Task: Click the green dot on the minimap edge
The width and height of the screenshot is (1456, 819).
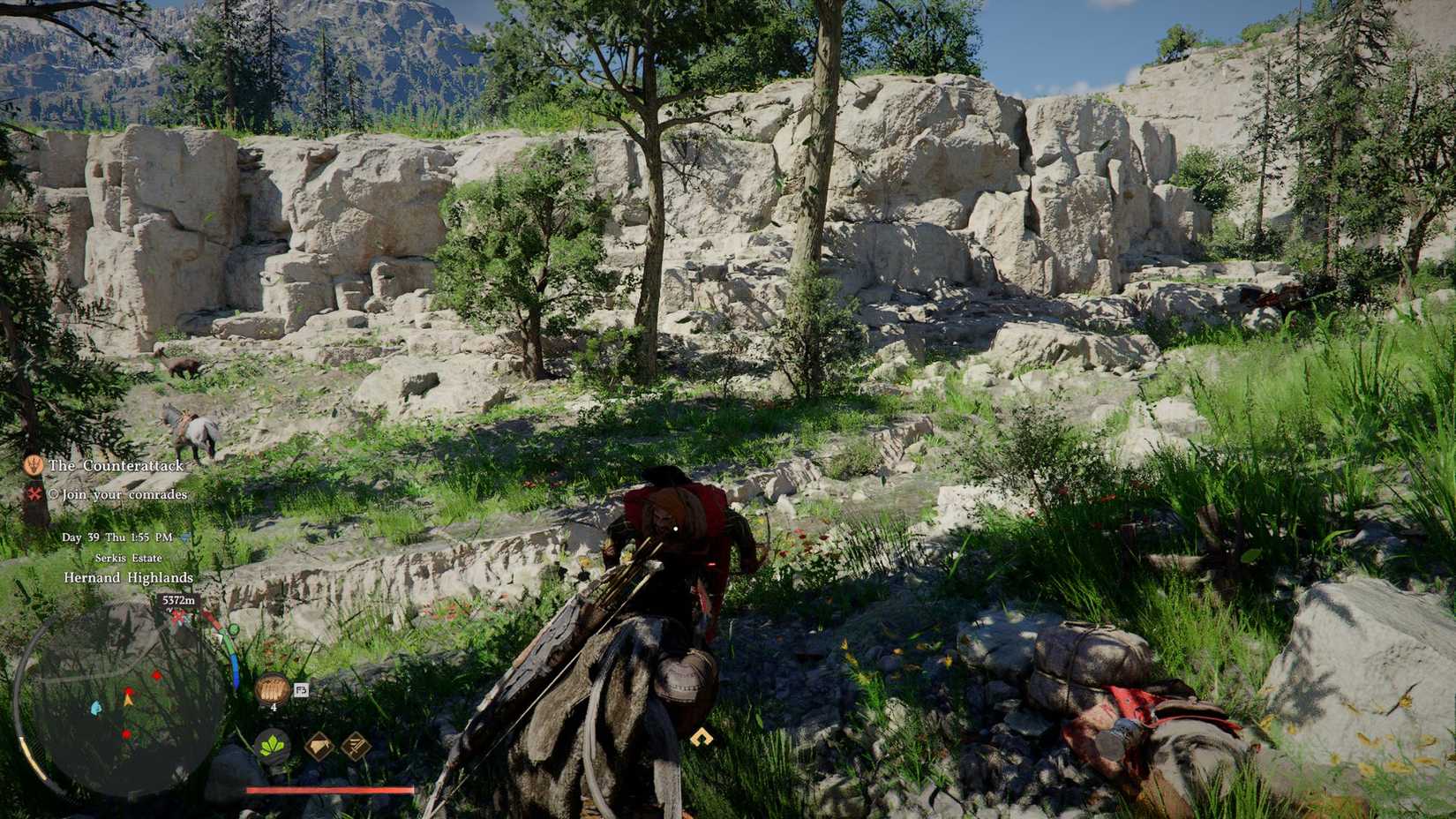Action: [232, 630]
